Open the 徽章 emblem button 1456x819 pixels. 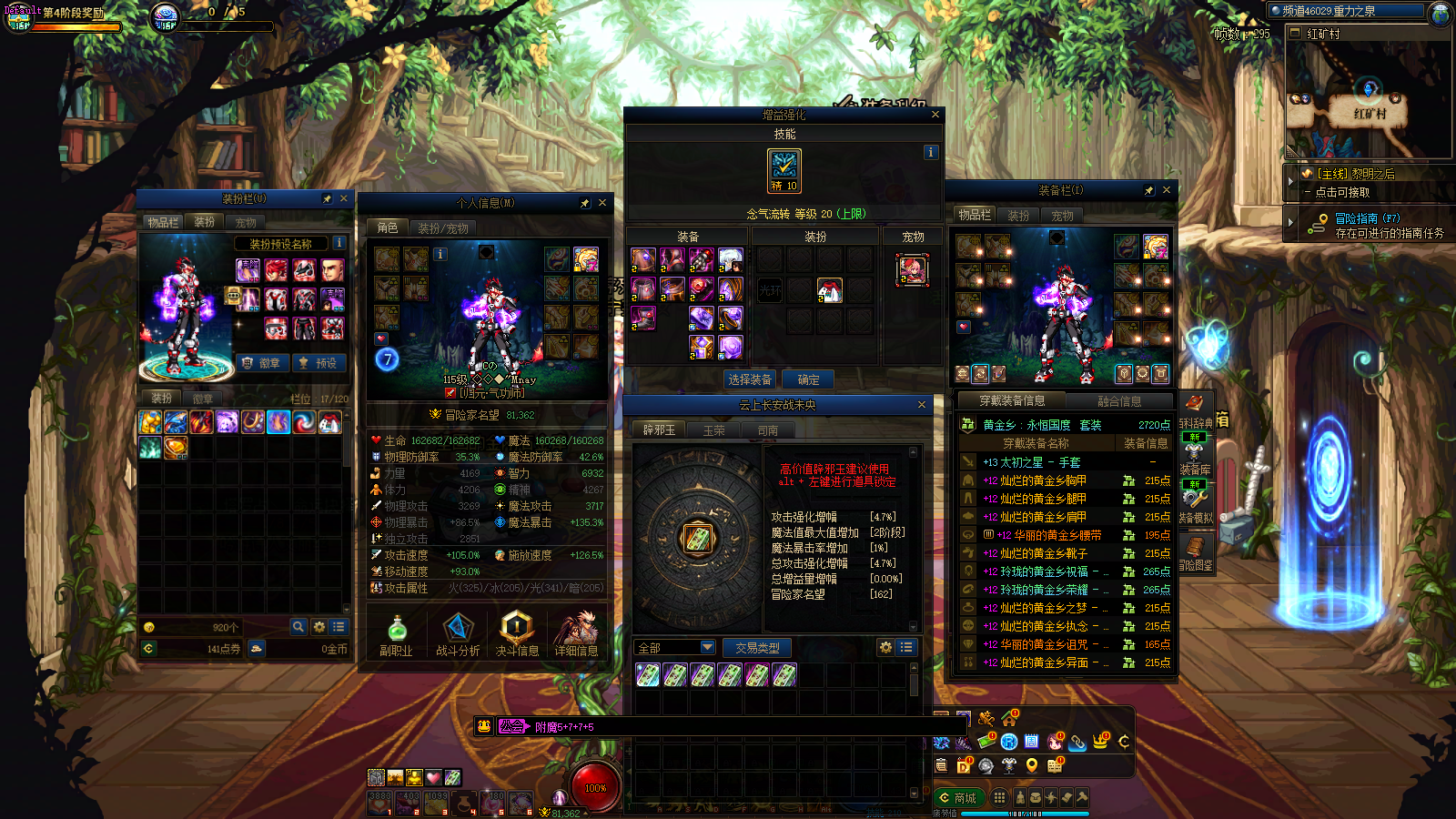[x=262, y=363]
